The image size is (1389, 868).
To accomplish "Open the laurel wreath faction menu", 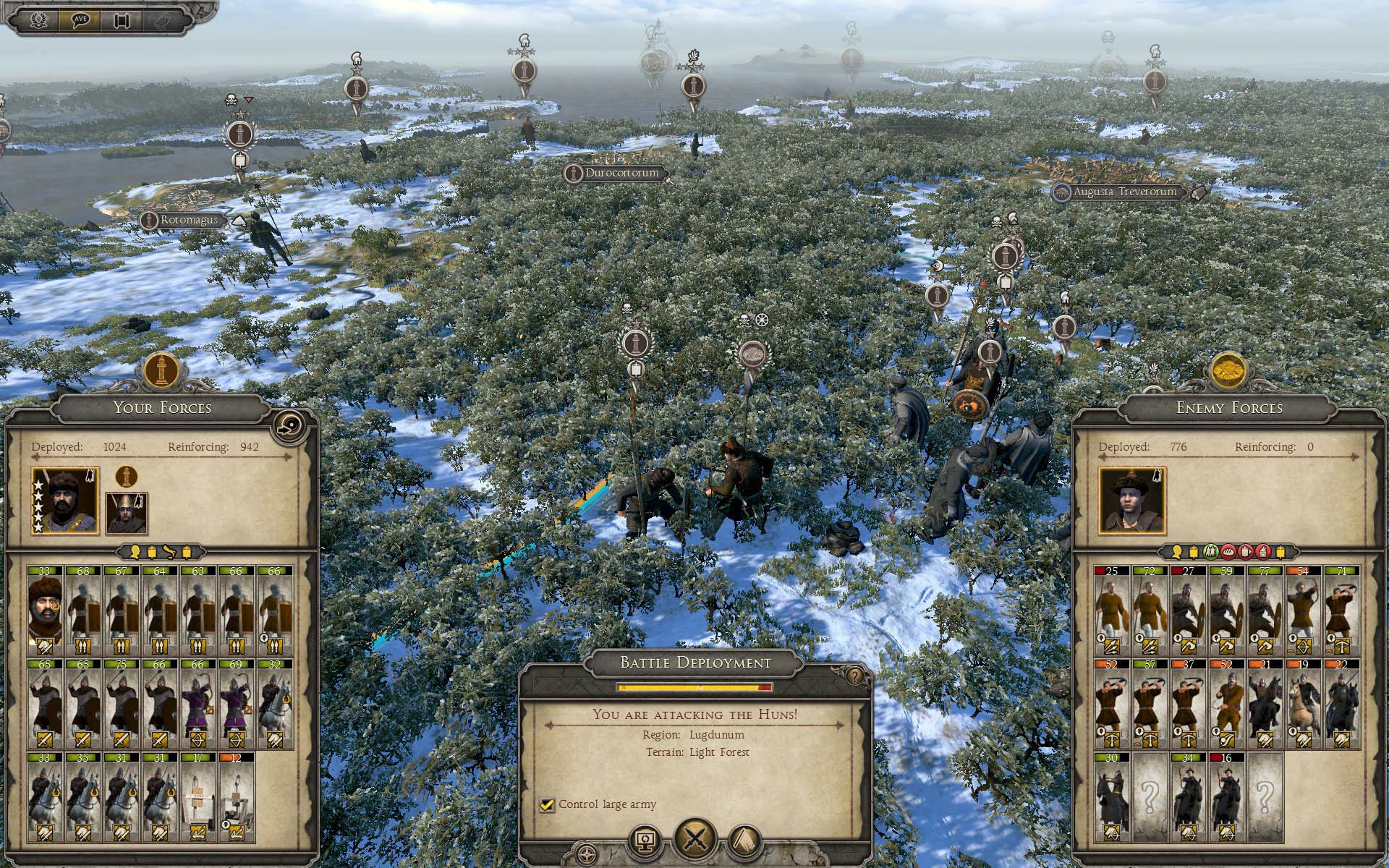I will (38, 20).
